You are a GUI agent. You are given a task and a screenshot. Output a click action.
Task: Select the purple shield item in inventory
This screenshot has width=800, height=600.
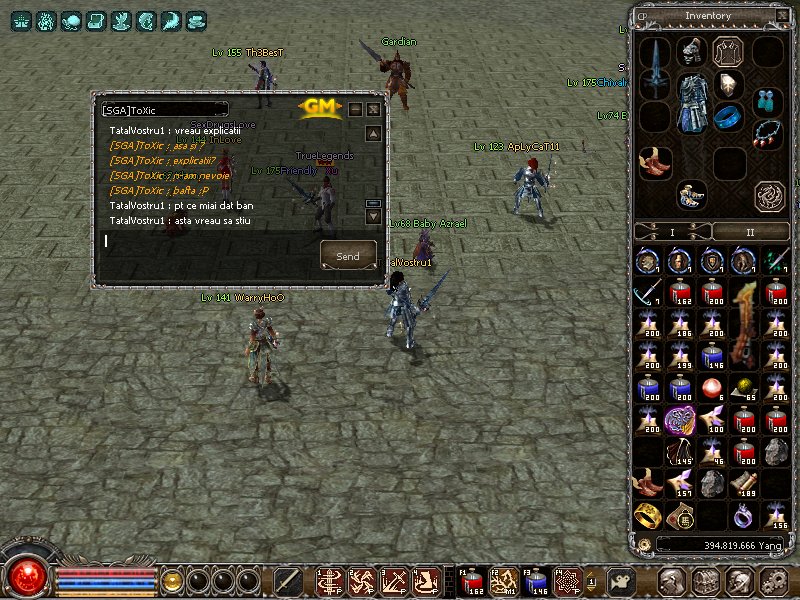click(681, 418)
